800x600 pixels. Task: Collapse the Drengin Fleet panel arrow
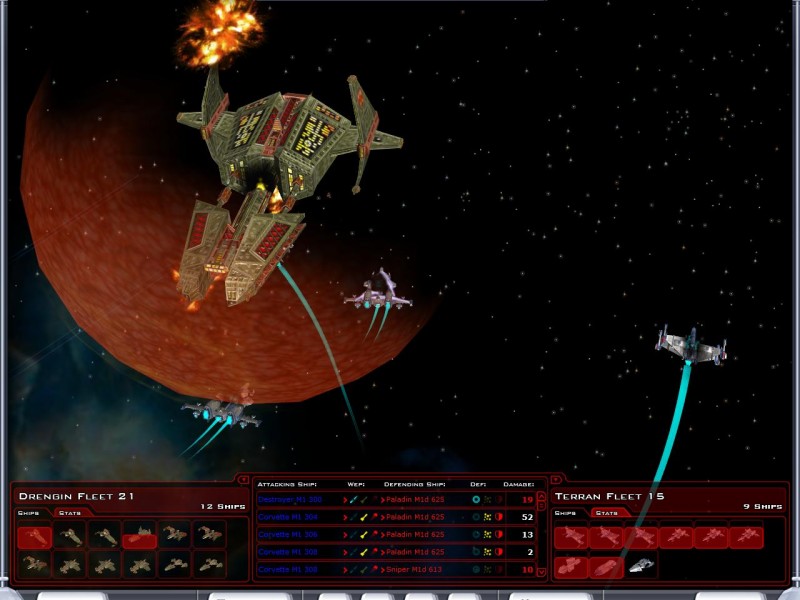[245, 479]
